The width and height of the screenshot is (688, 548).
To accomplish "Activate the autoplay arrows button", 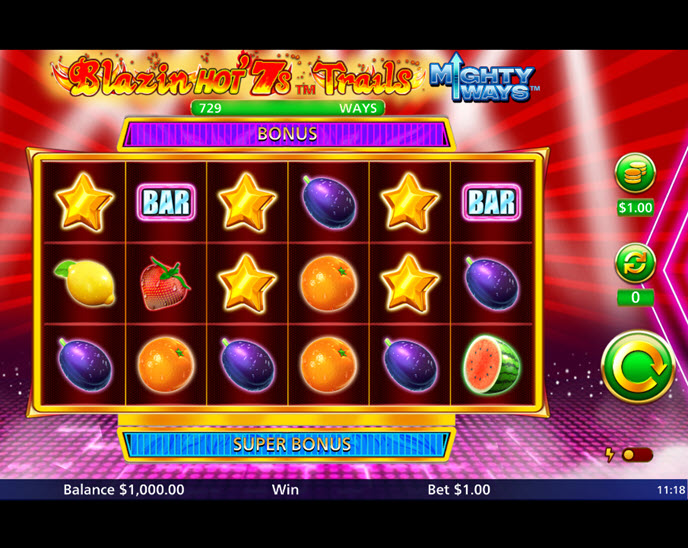I will coord(634,264).
